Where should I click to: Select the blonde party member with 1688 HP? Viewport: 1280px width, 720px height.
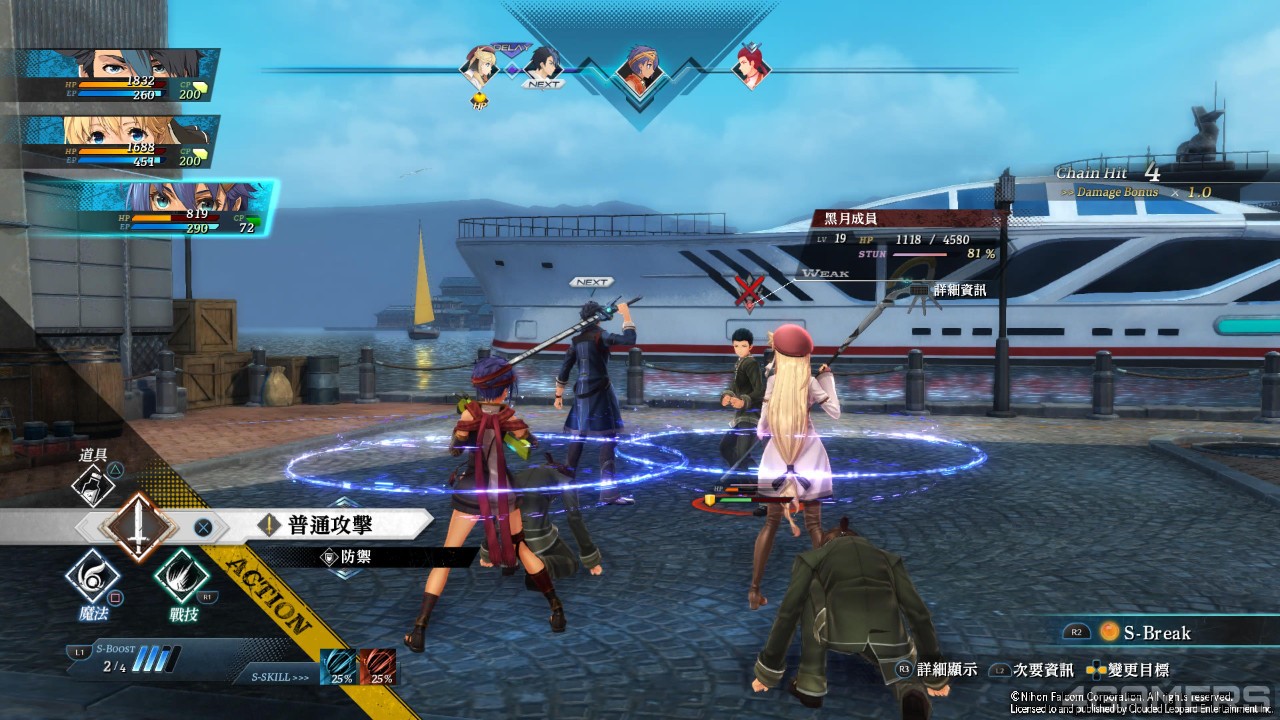120,142
